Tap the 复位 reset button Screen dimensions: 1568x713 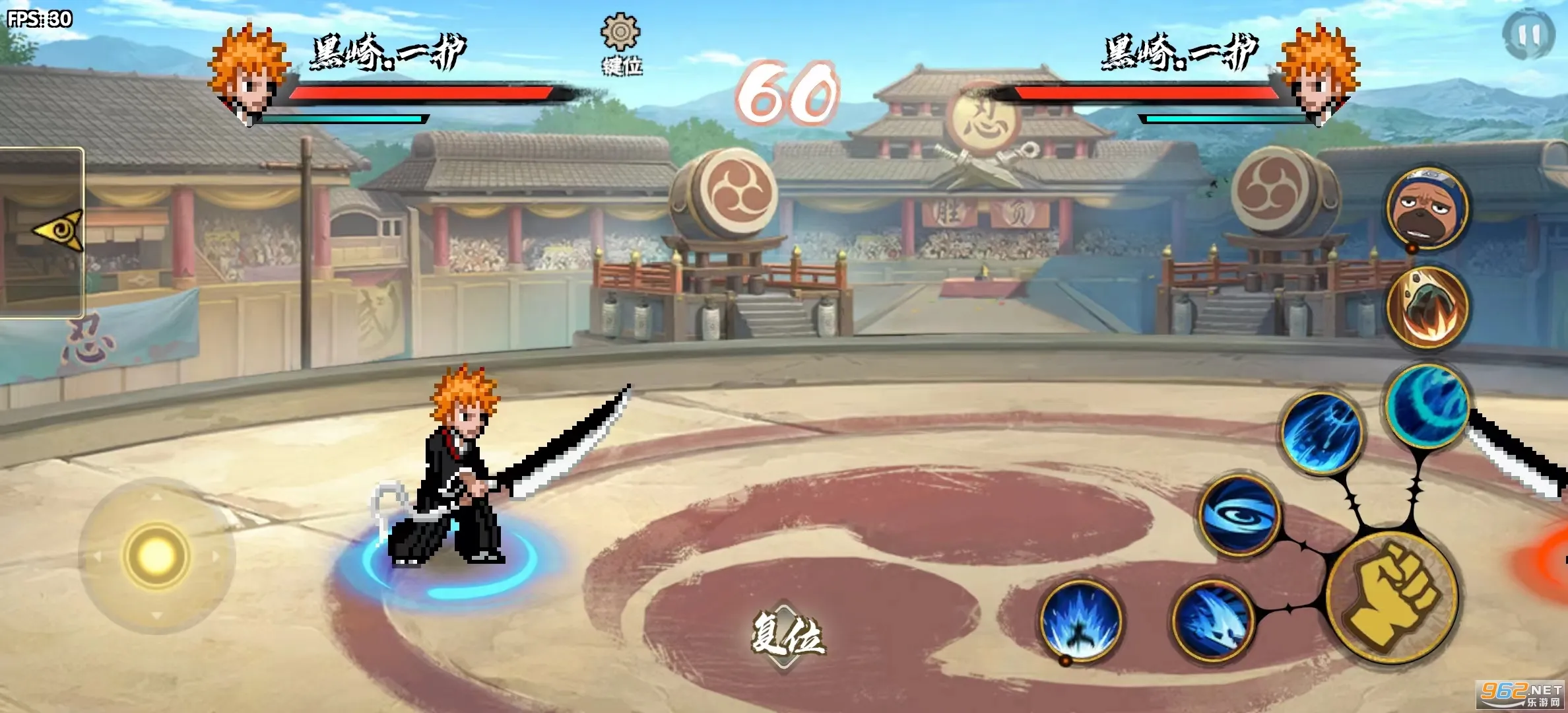(x=785, y=636)
